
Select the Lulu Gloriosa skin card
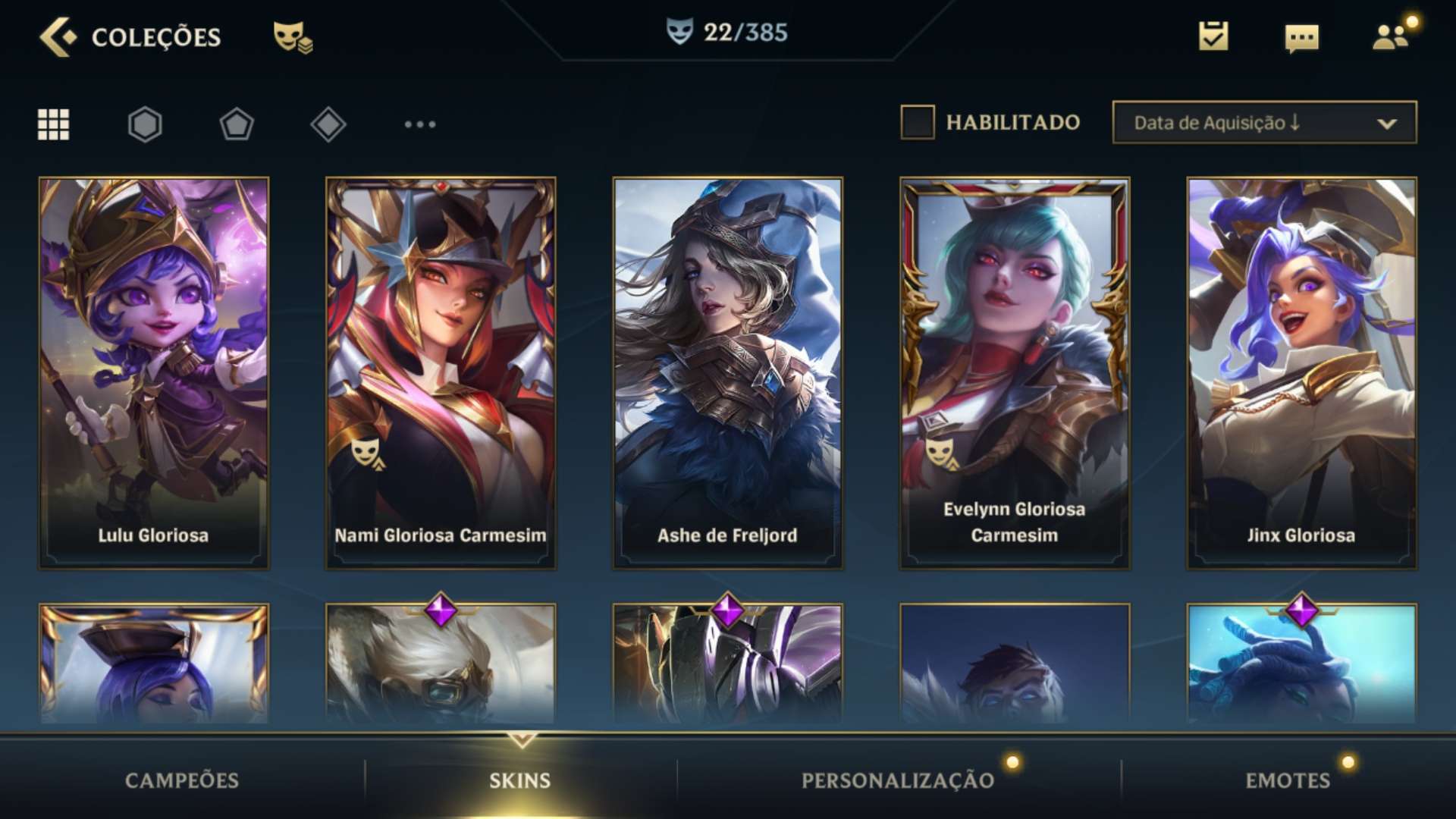pyautogui.click(x=154, y=373)
